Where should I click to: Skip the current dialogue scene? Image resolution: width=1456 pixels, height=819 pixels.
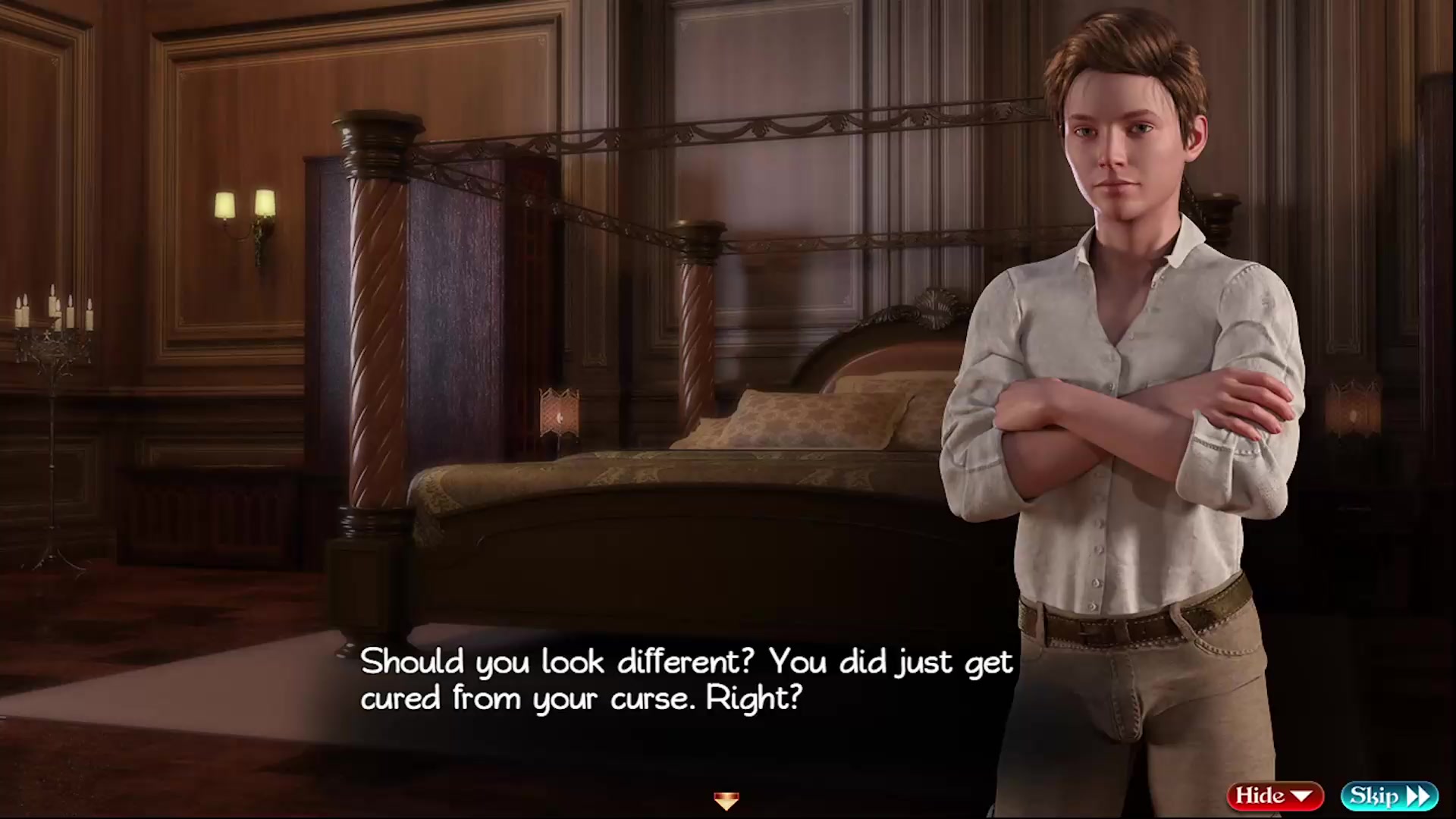tap(1389, 795)
